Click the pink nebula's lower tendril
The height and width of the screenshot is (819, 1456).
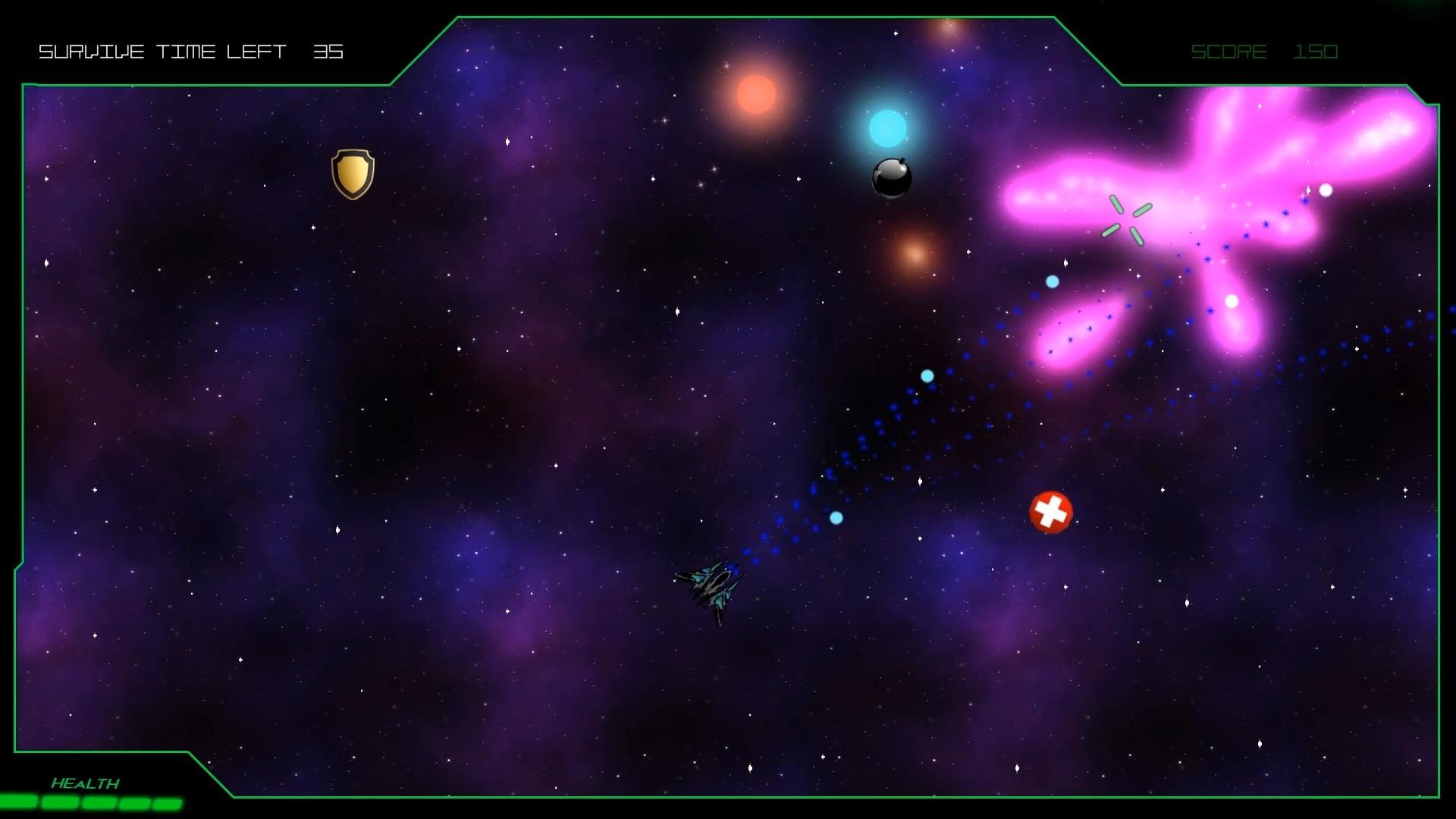point(1072,339)
